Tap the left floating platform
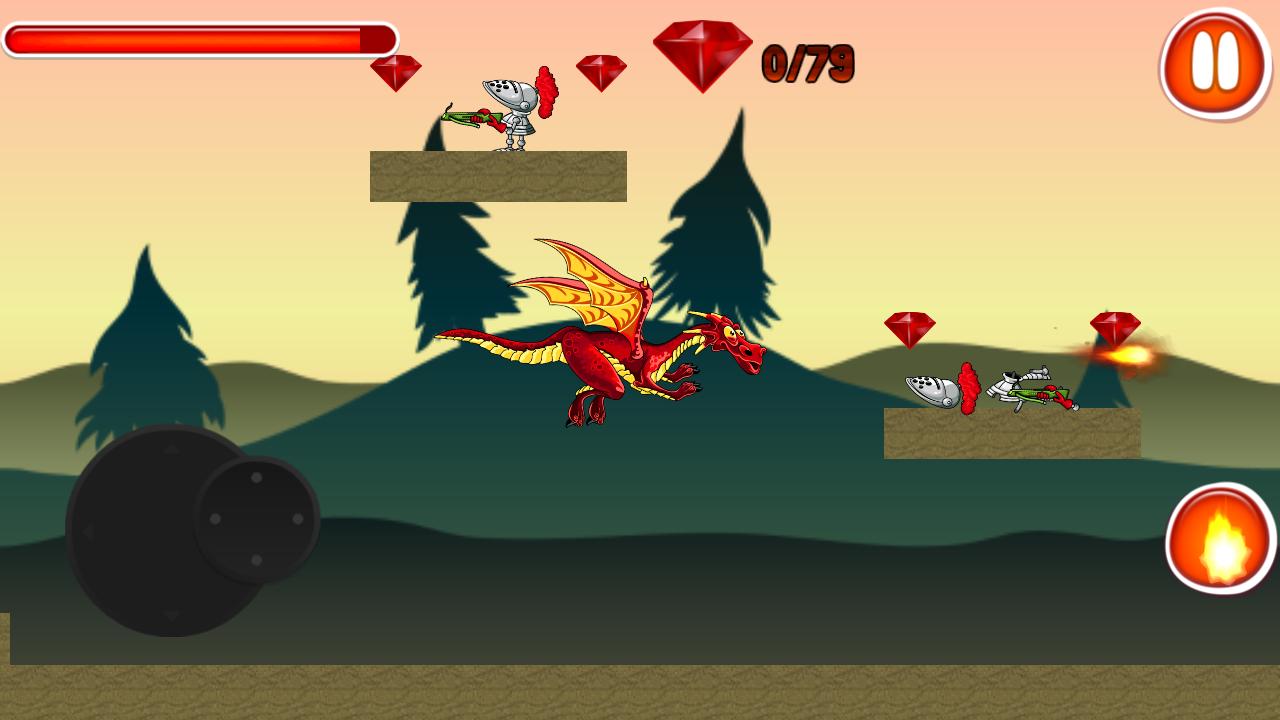Screen dimensions: 1280x720 tap(498, 176)
